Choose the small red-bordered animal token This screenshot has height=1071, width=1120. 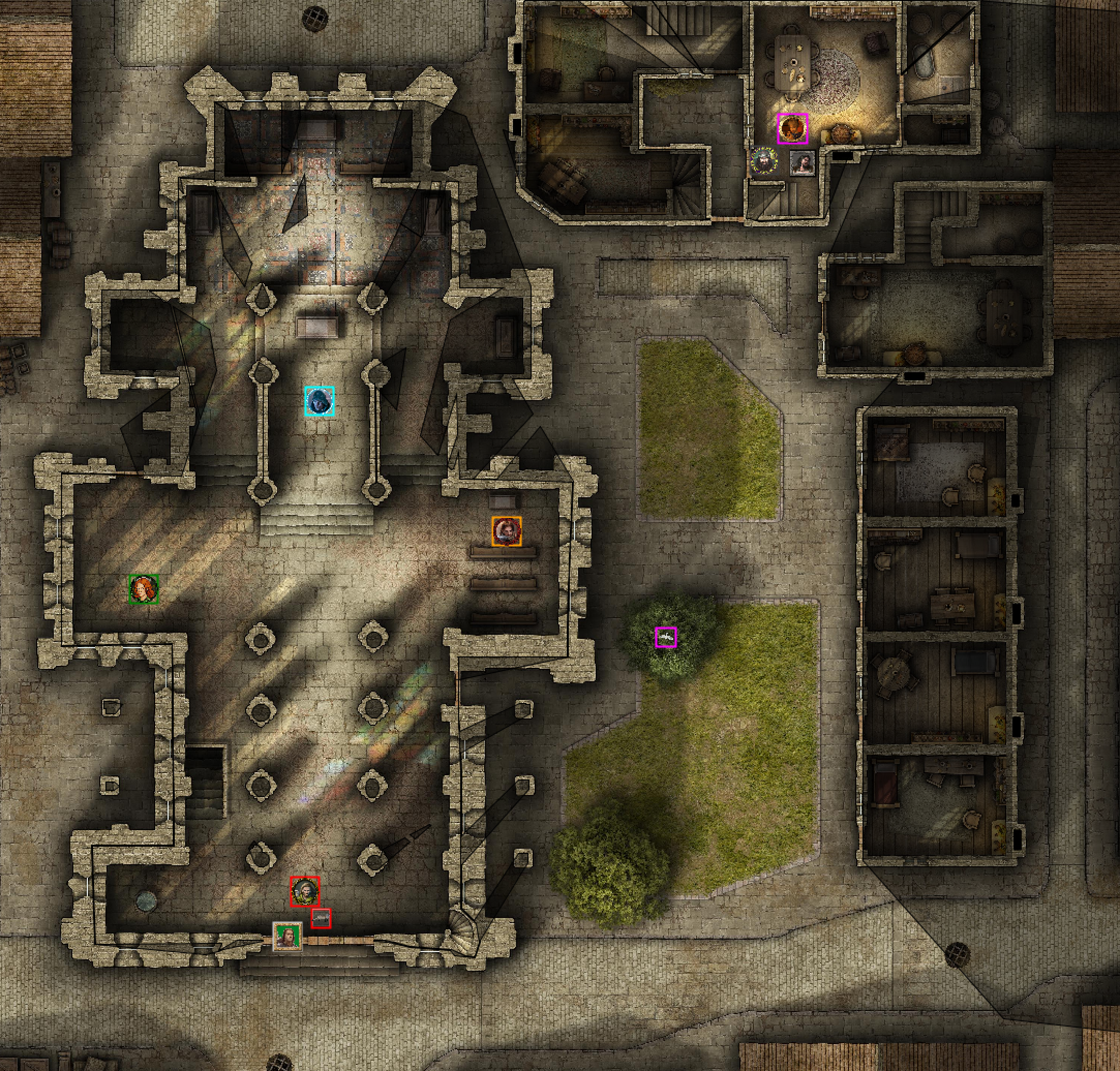pyautogui.click(x=321, y=918)
